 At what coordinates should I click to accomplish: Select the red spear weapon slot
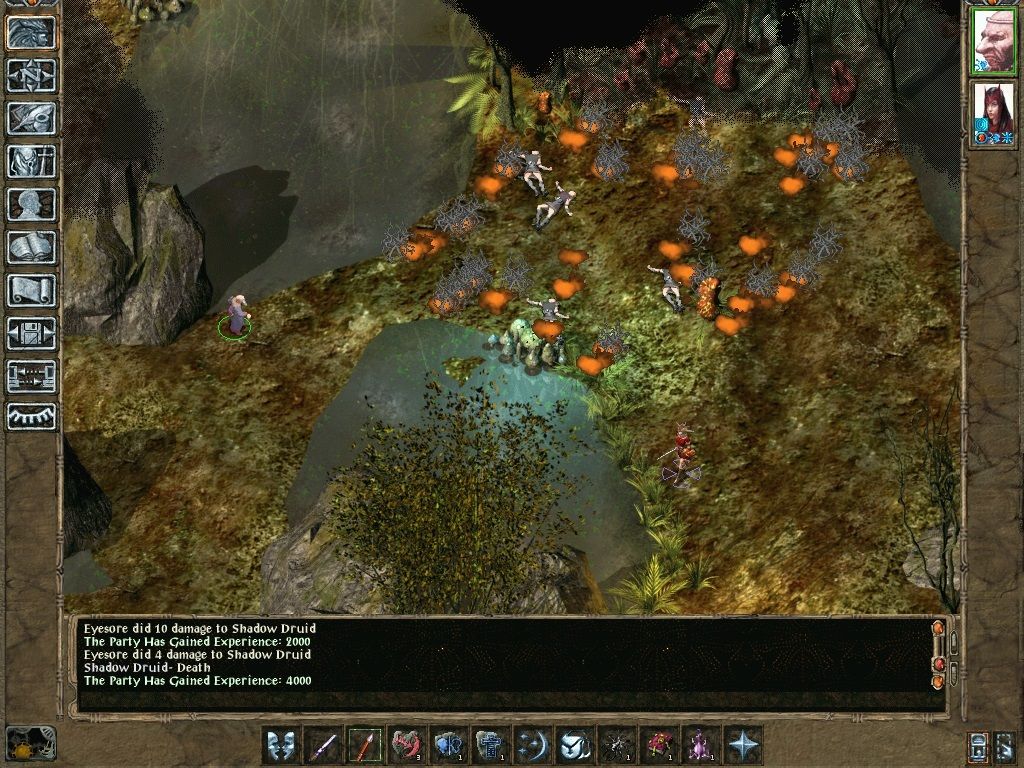pyautogui.click(x=365, y=745)
